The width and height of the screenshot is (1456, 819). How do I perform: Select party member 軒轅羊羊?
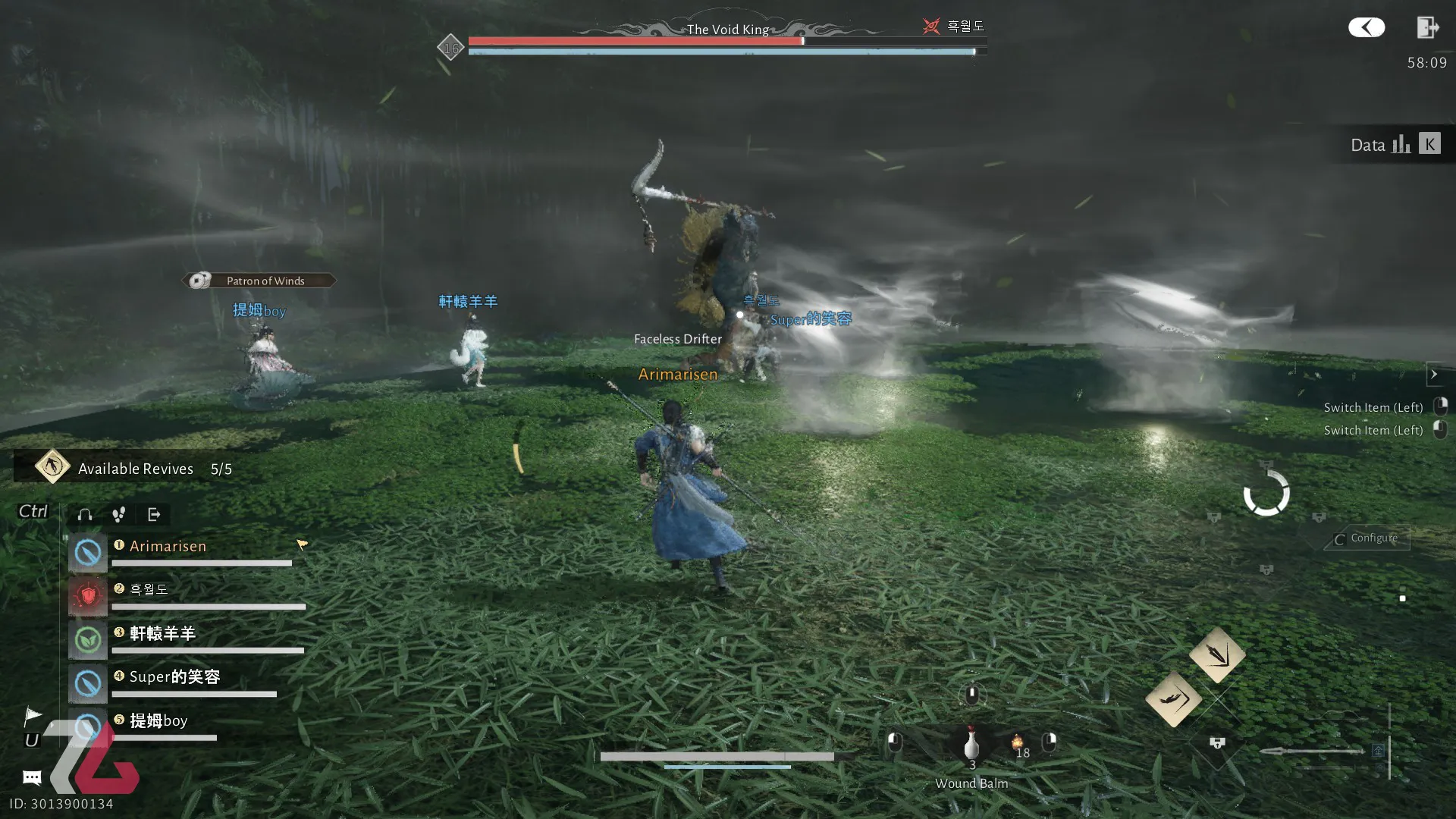tap(162, 633)
